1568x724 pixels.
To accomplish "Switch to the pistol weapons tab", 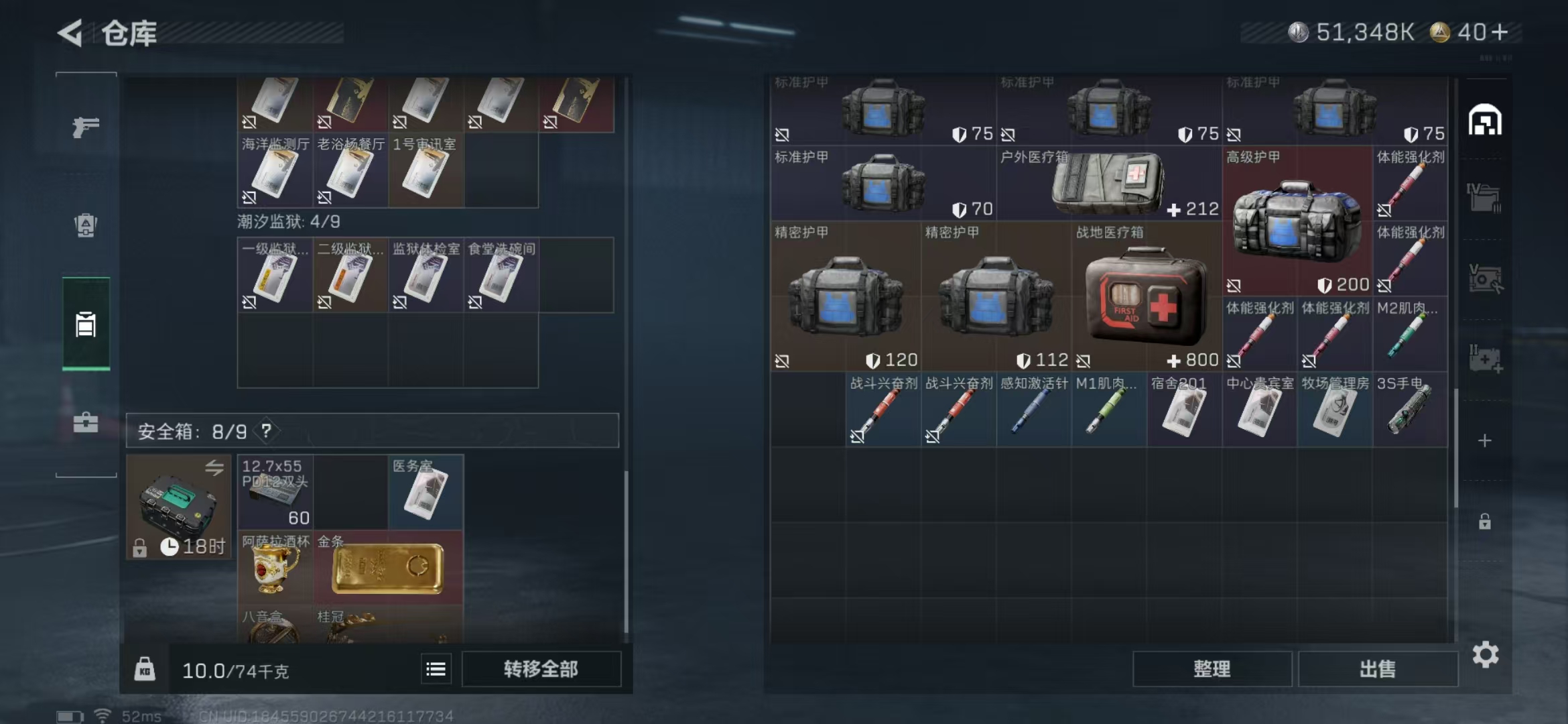I will point(86,126).
